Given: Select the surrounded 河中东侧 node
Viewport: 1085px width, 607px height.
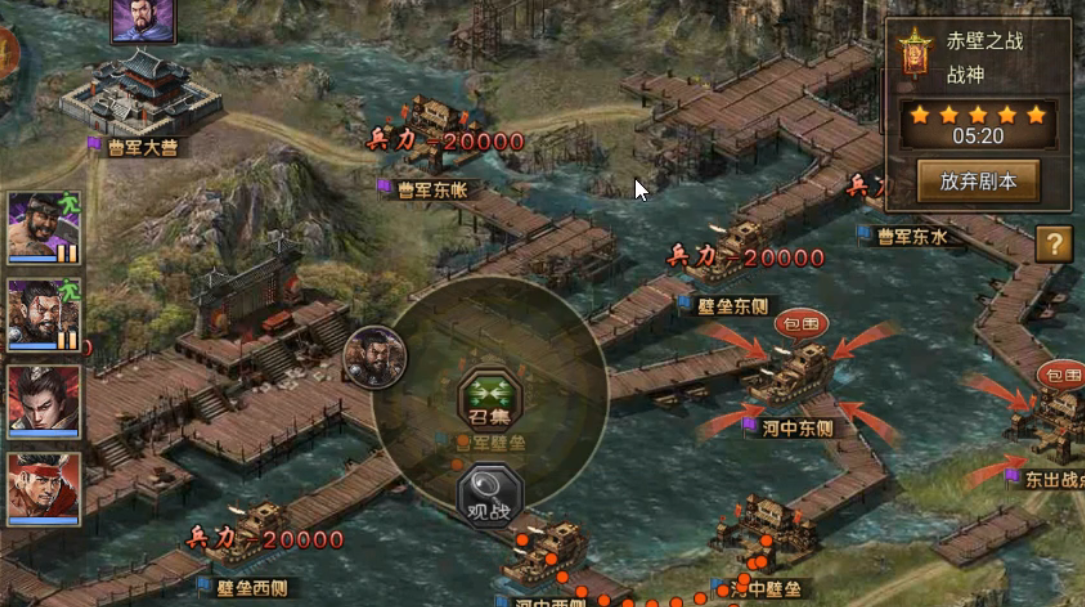Looking at the screenshot, I should (799, 372).
